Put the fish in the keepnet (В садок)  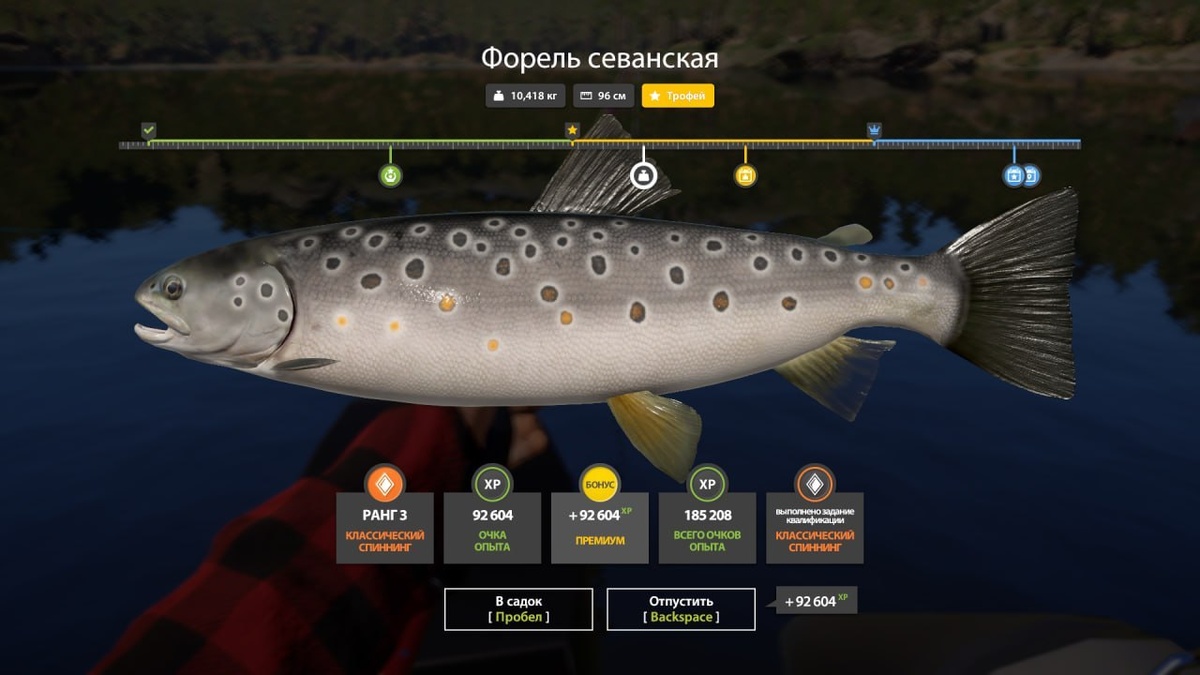(518, 609)
